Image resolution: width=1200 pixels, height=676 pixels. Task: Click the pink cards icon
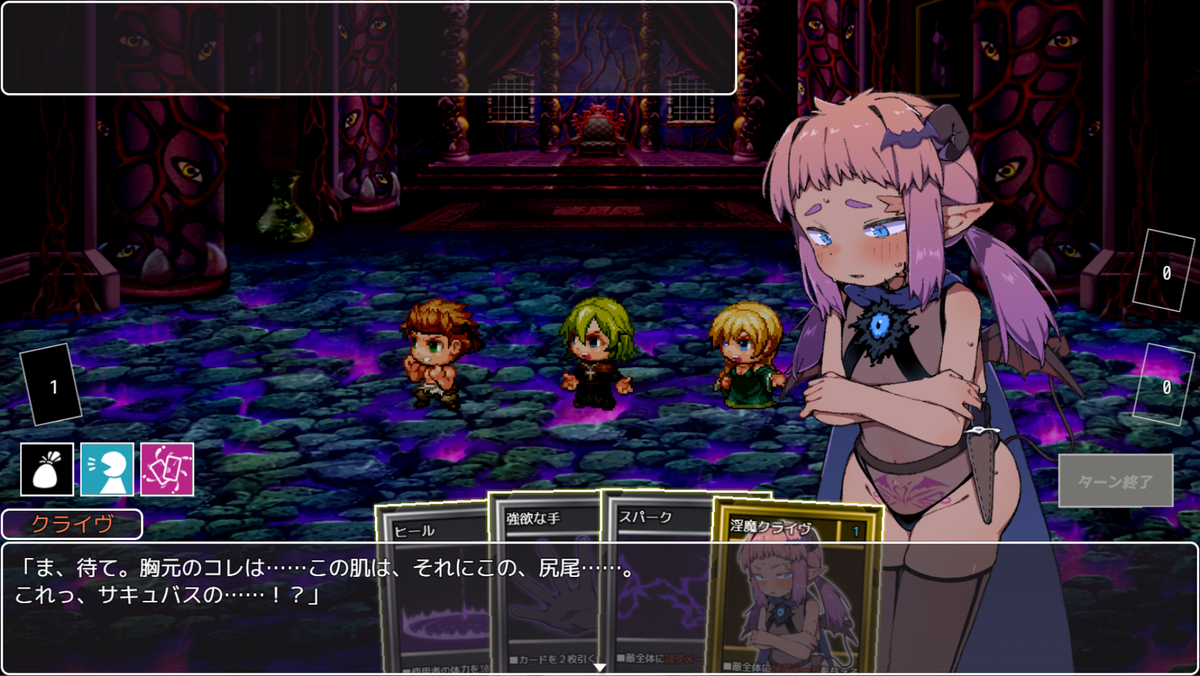tap(167, 469)
